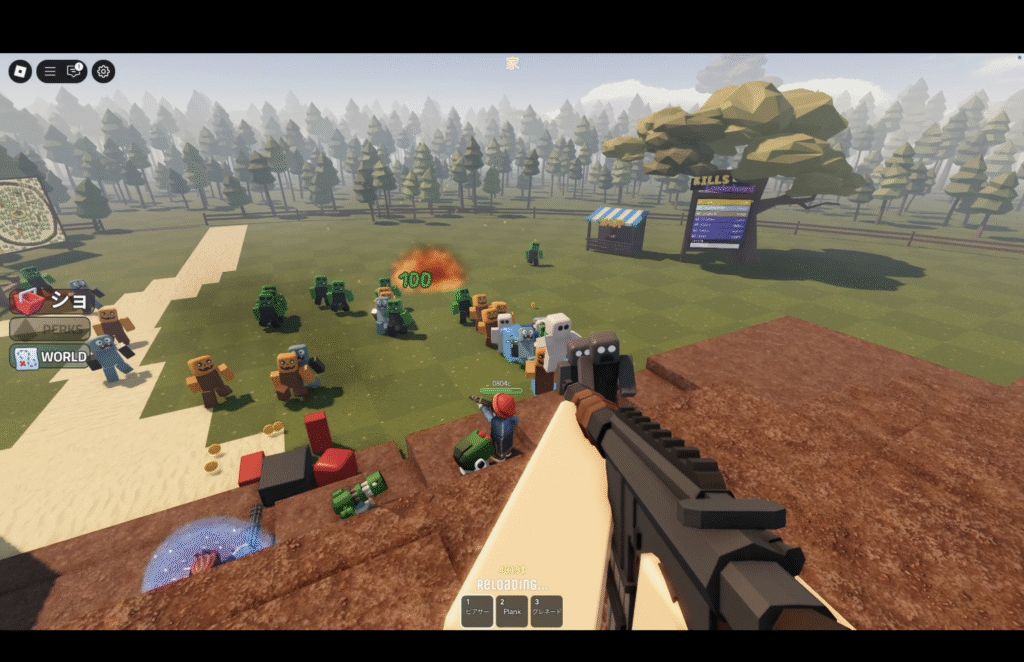Select hotbar slot 1 ピアサー
Screen dimensions: 1024x662
[476, 611]
